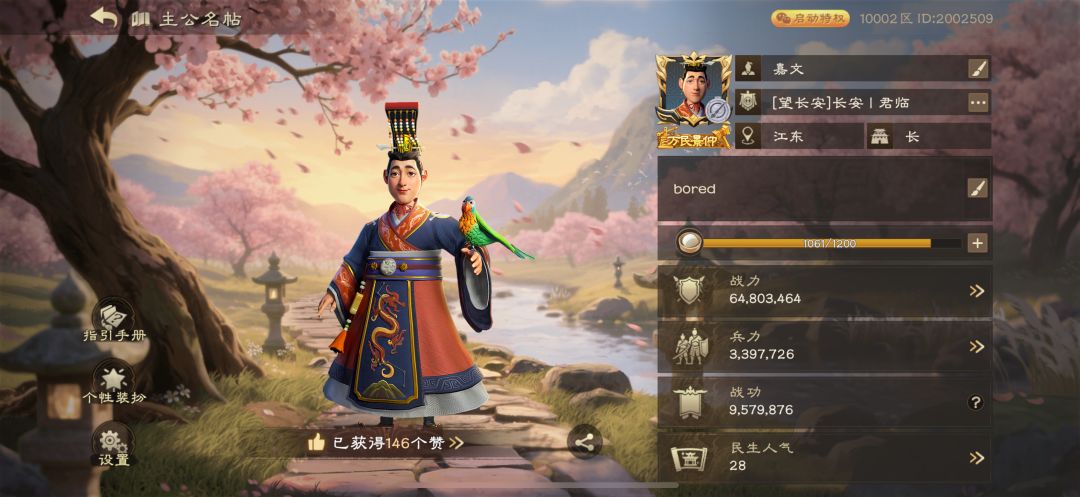This screenshot has height=497, width=1080.
Task: View the 已获得146个赞 likes list
Action: 385,442
